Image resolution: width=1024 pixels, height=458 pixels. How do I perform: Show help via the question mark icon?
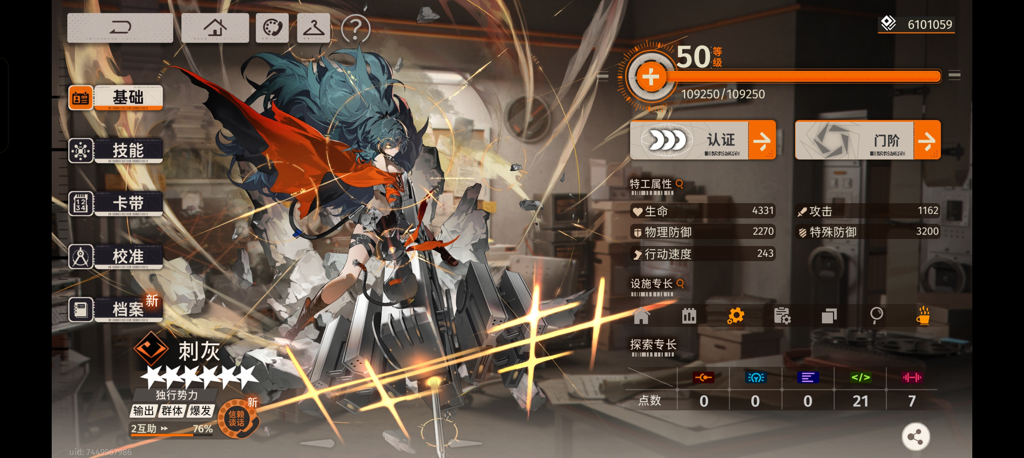point(355,29)
